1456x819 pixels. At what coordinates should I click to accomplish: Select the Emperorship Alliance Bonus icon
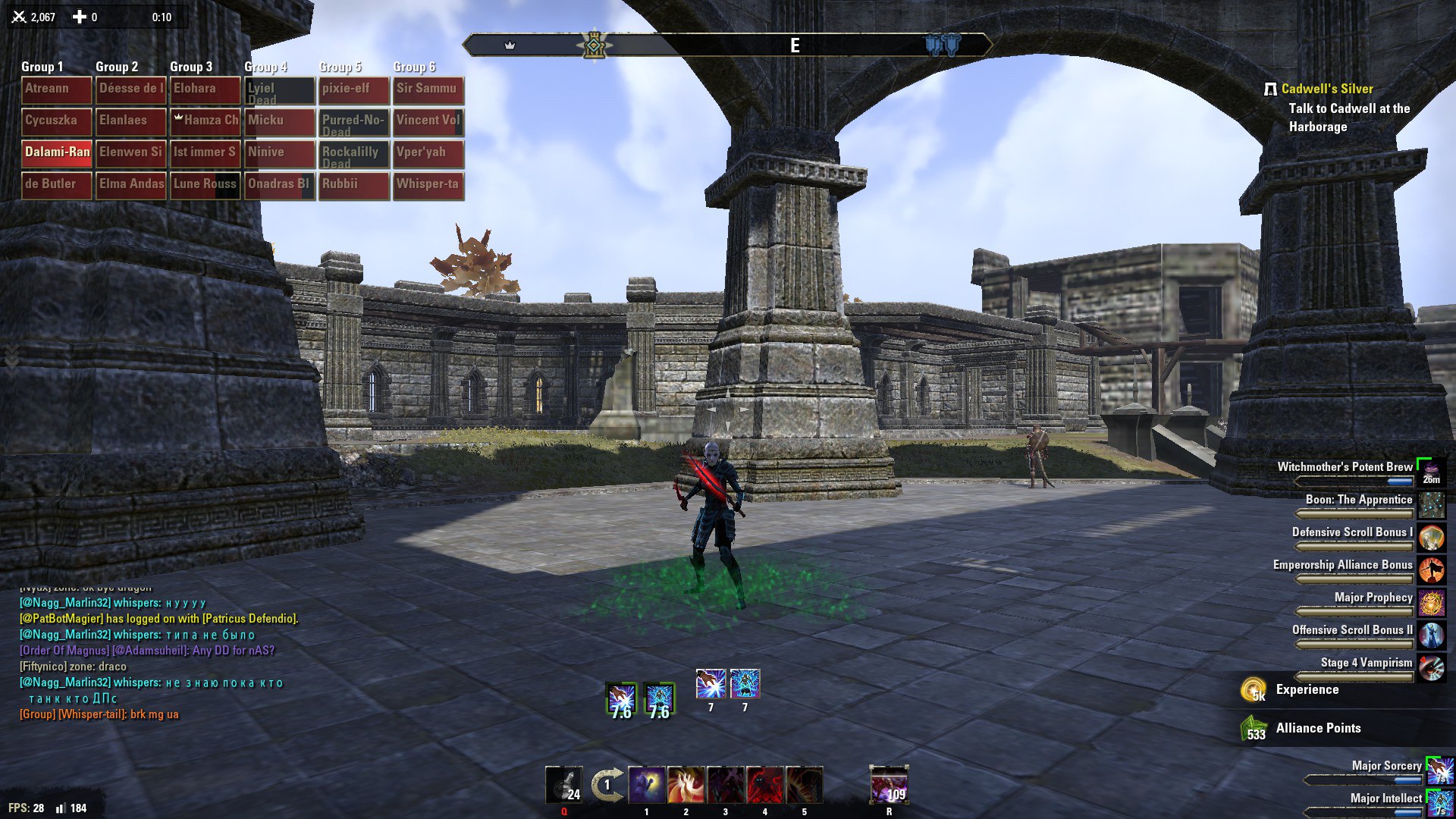[1431, 570]
